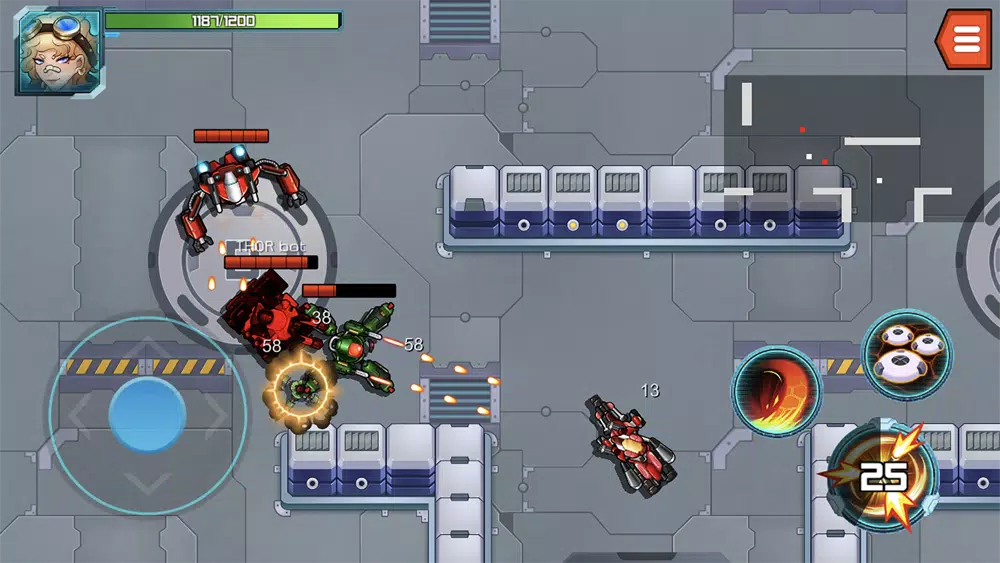
Task: Fire the main attack button showing 25
Action: tap(882, 476)
